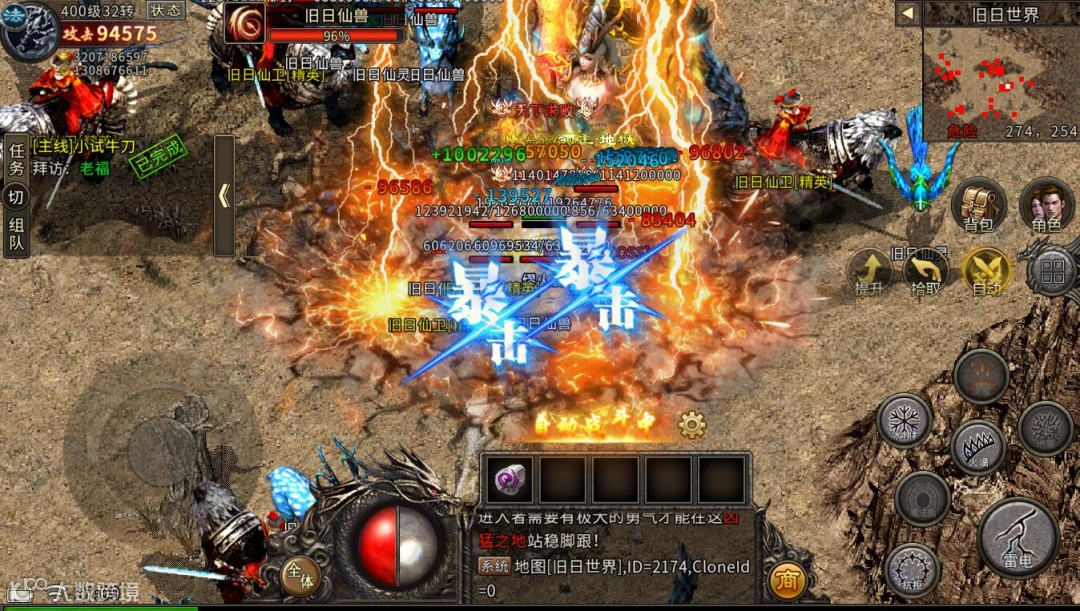This screenshot has width=1080, height=611.
Task: Tap the 提升 upgrade button
Action: click(869, 271)
